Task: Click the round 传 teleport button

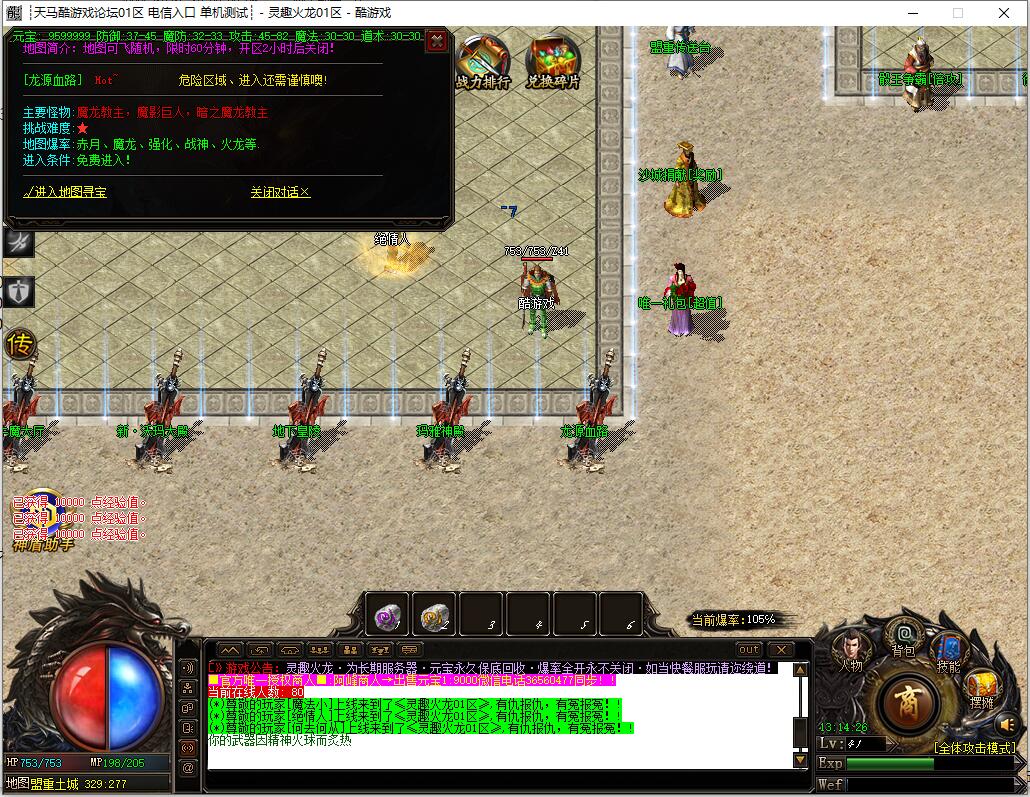Action: (19, 345)
